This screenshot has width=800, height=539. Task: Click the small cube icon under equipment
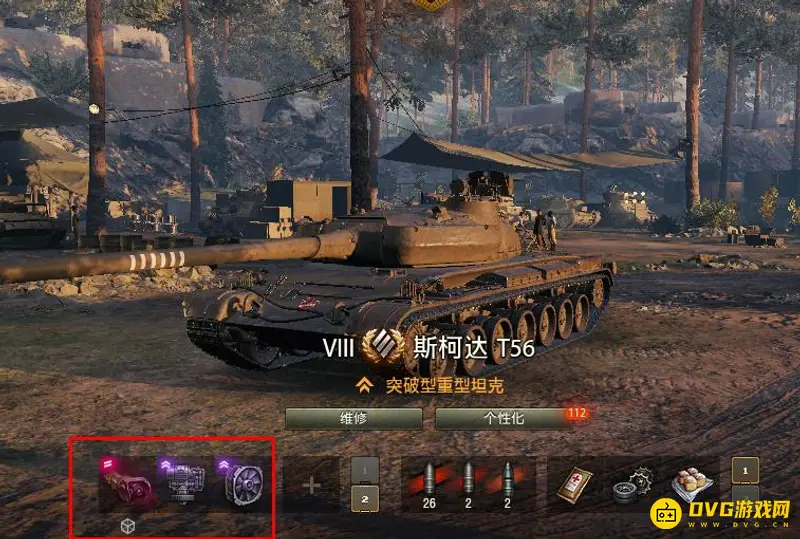(127, 525)
